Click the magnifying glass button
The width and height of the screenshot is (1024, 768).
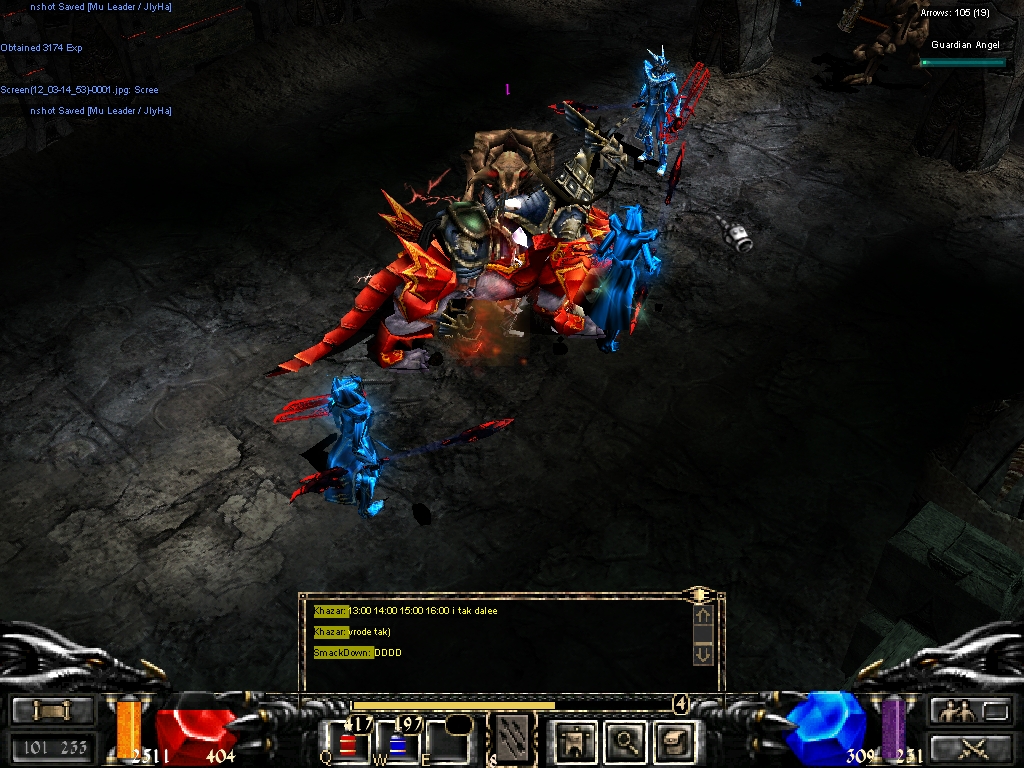627,741
